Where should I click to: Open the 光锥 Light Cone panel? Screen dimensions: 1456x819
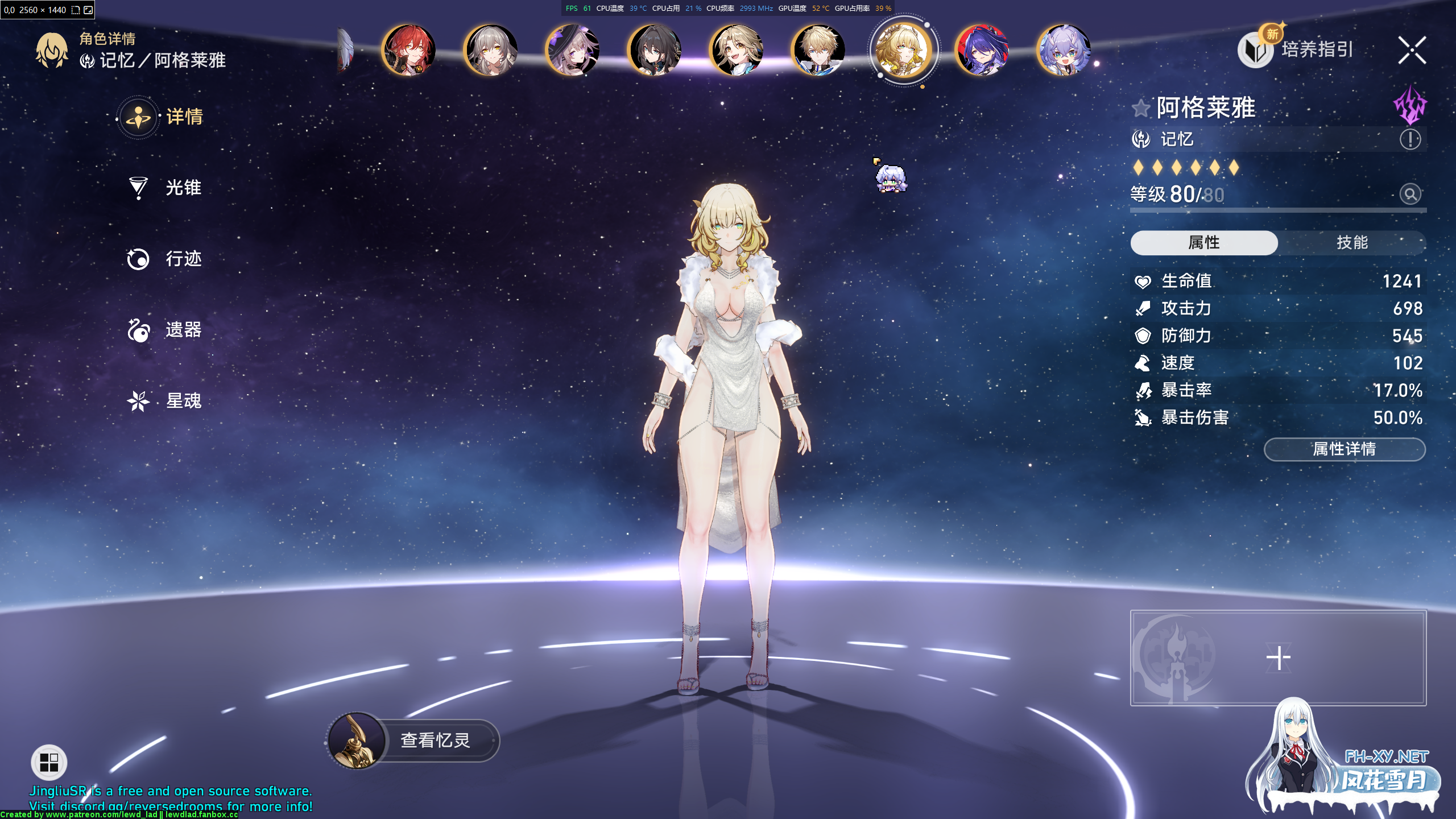[182, 188]
